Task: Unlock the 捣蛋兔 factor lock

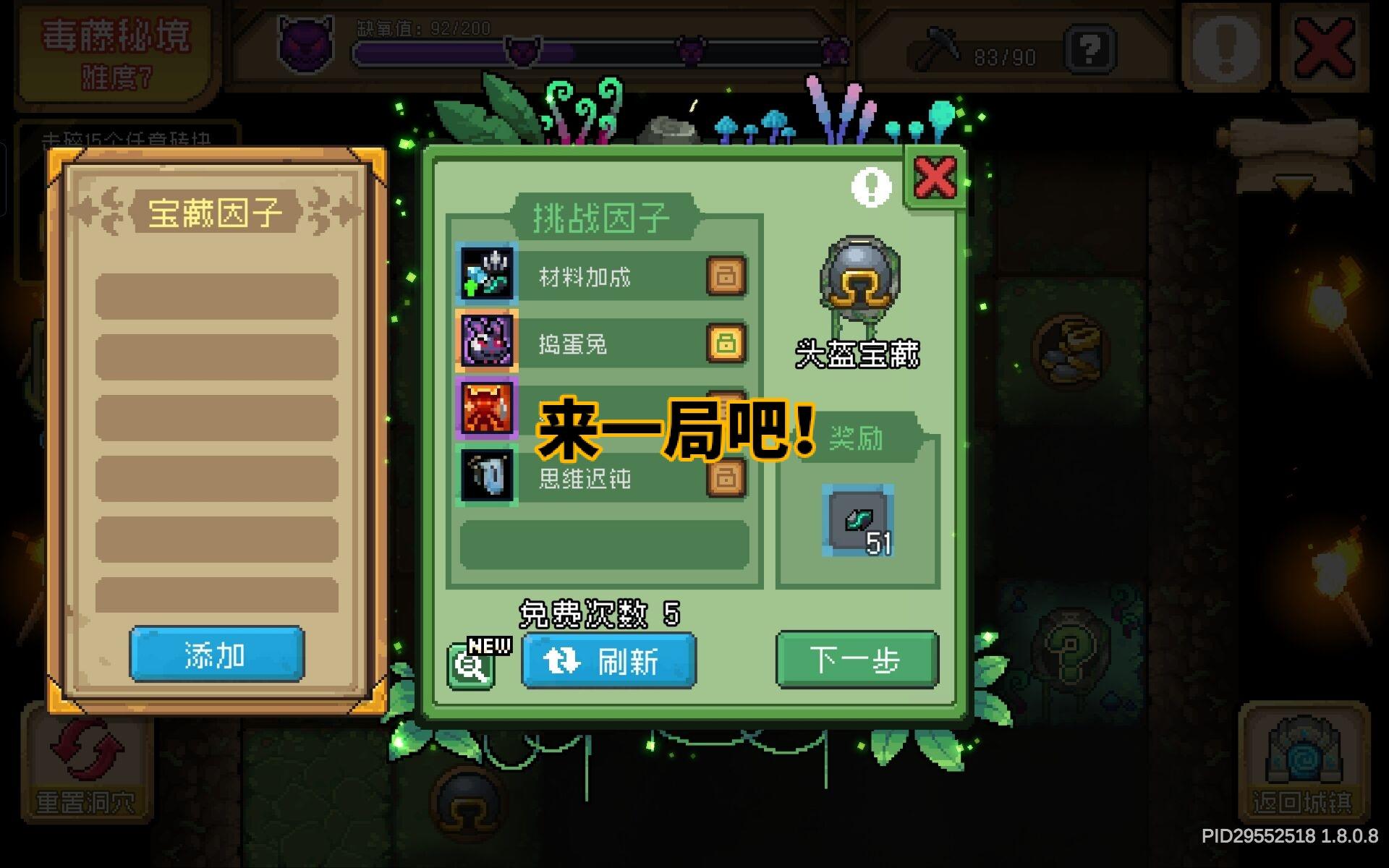Action: point(726,343)
